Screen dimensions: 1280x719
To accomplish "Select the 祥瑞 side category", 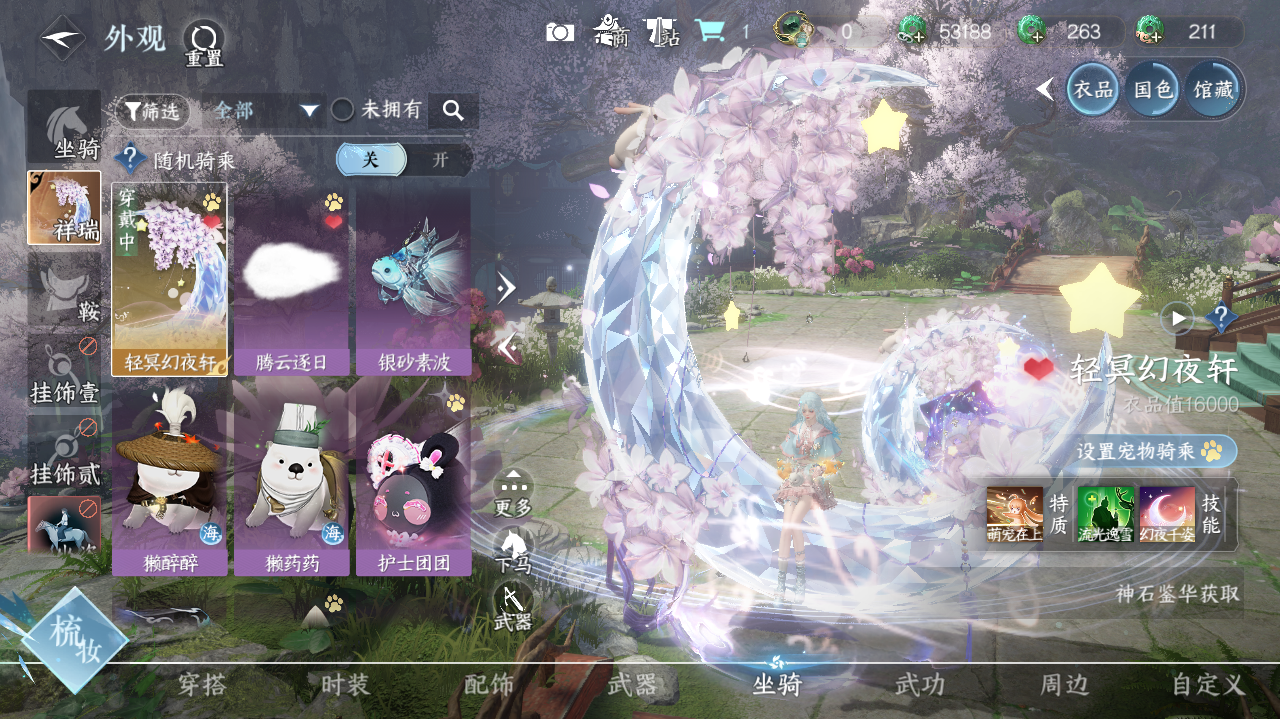I will pos(64,208).
